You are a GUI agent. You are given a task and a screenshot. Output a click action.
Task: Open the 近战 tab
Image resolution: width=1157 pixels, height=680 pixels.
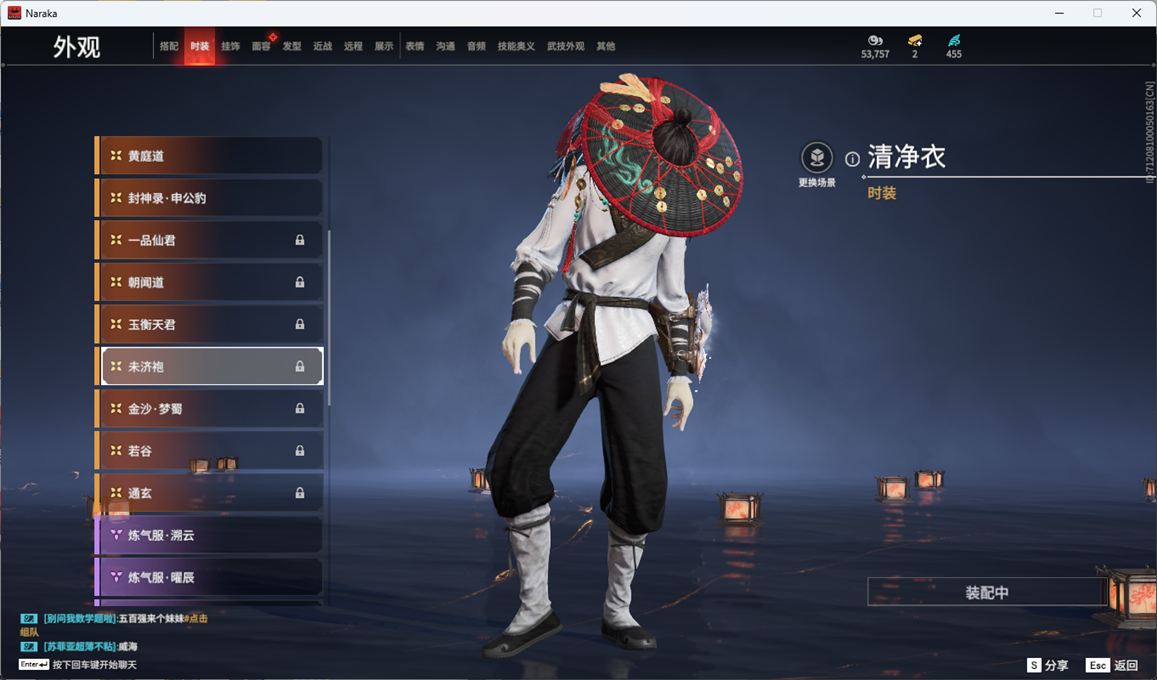pos(322,46)
